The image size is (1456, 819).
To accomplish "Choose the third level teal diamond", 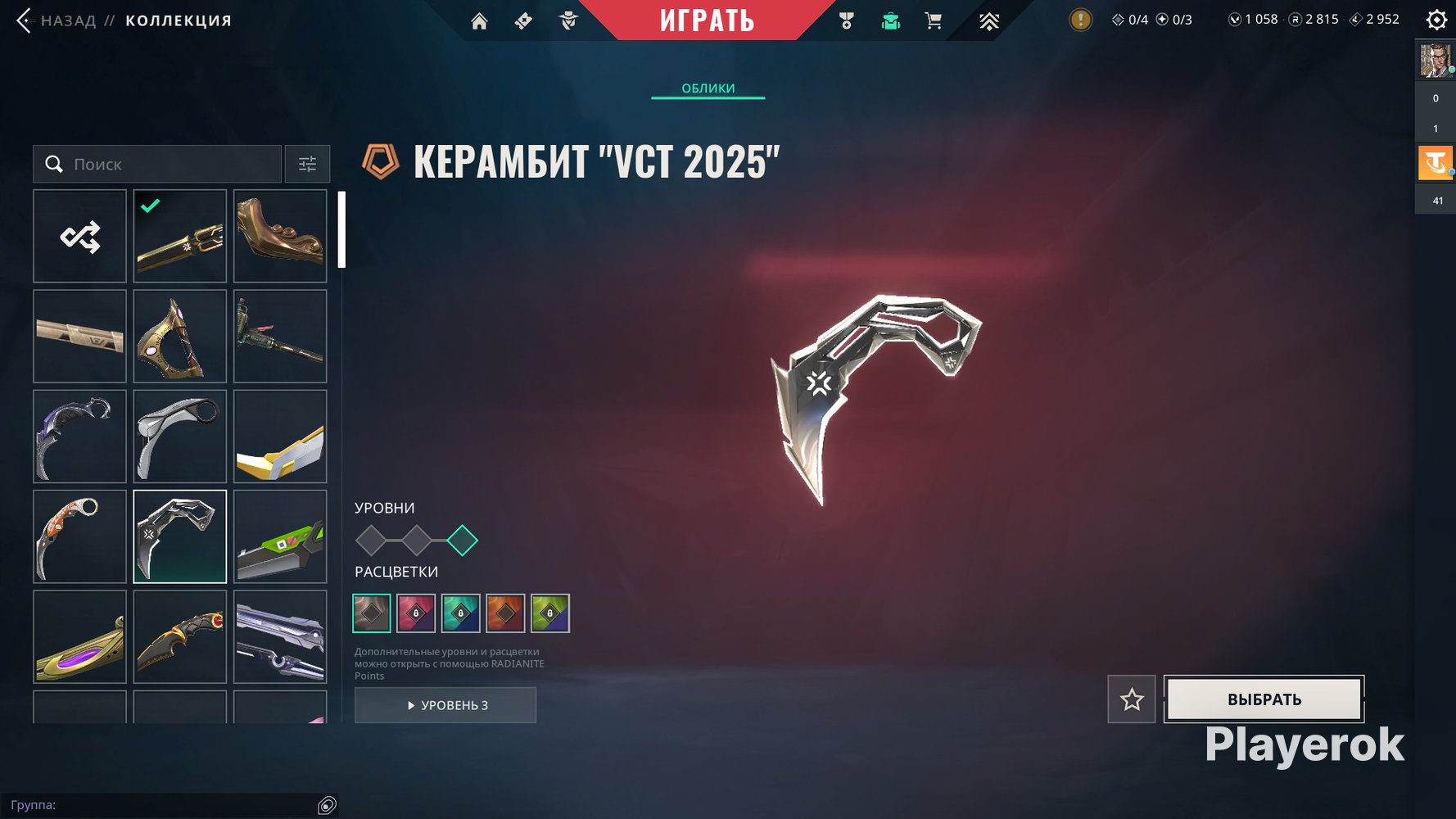I will (x=462, y=541).
